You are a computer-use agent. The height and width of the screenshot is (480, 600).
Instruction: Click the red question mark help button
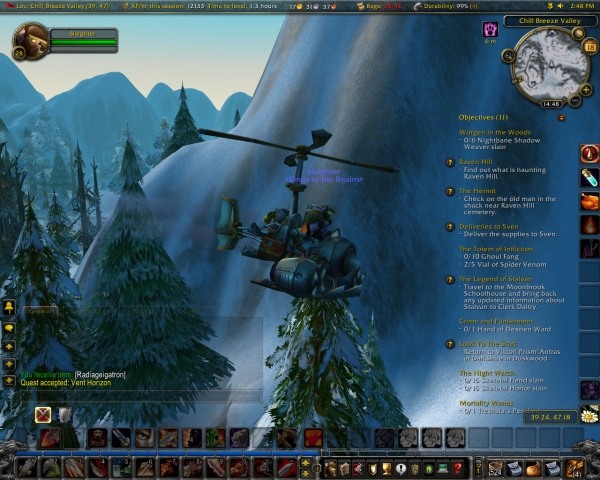[458, 467]
